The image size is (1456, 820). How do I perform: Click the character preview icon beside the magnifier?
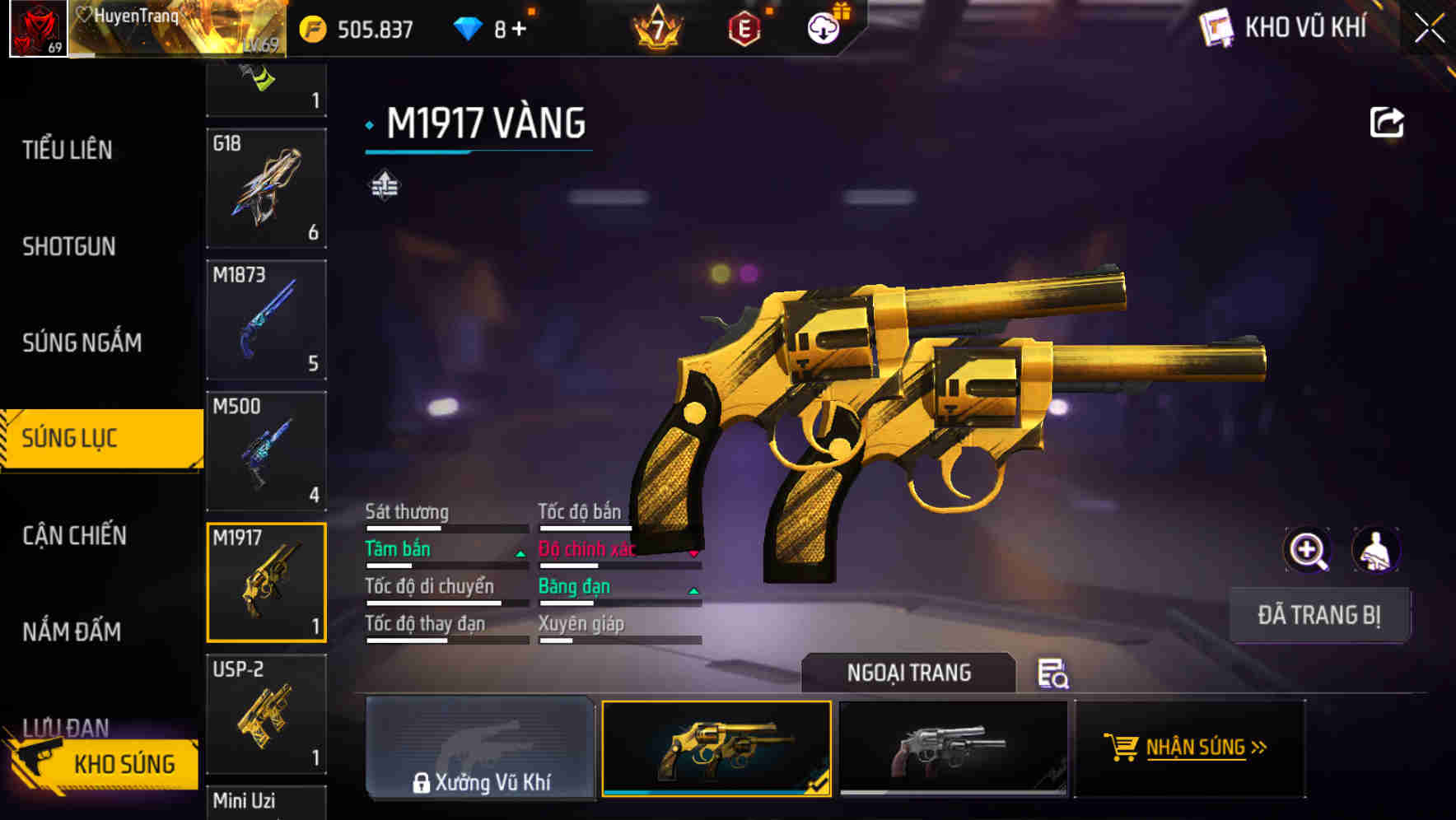(1378, 549)
